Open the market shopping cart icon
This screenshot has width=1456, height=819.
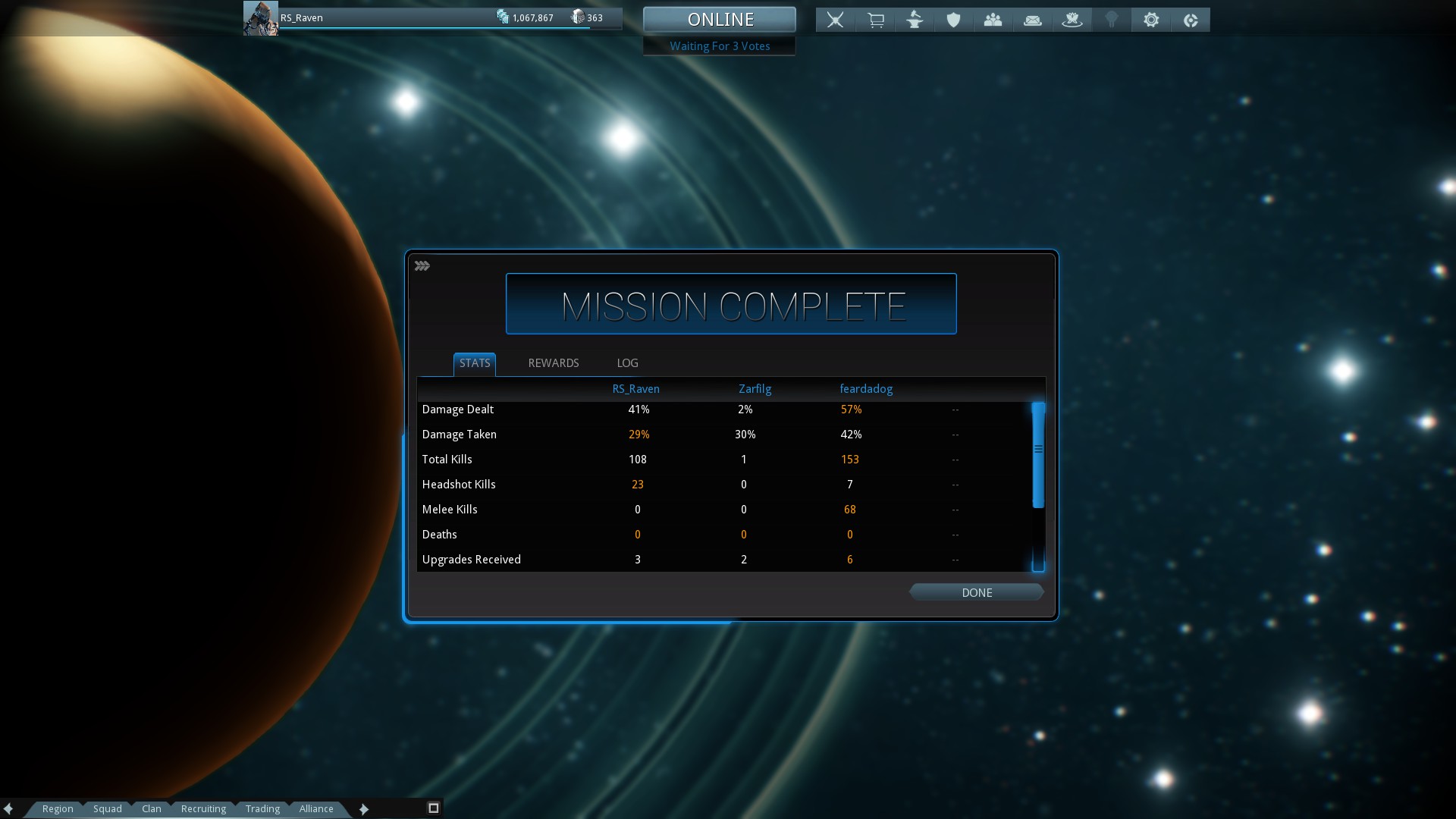tap(875, 20)
